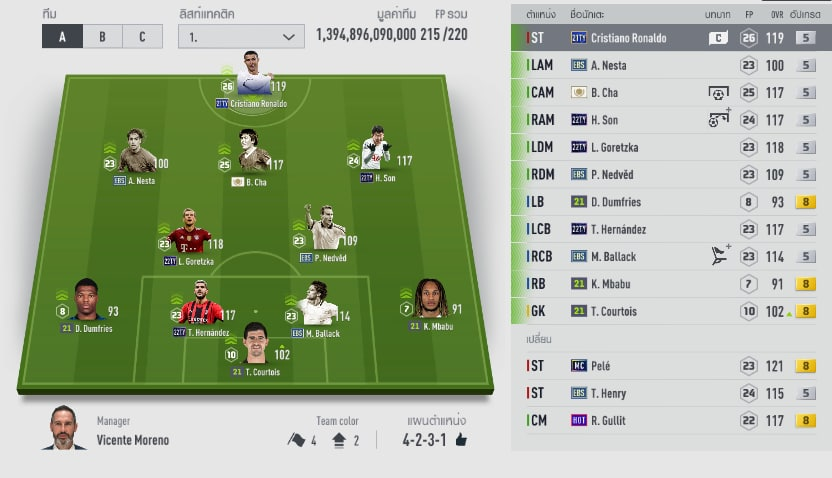Switch to team tab C
The image size is (832, 478).
tap(142, 37)
